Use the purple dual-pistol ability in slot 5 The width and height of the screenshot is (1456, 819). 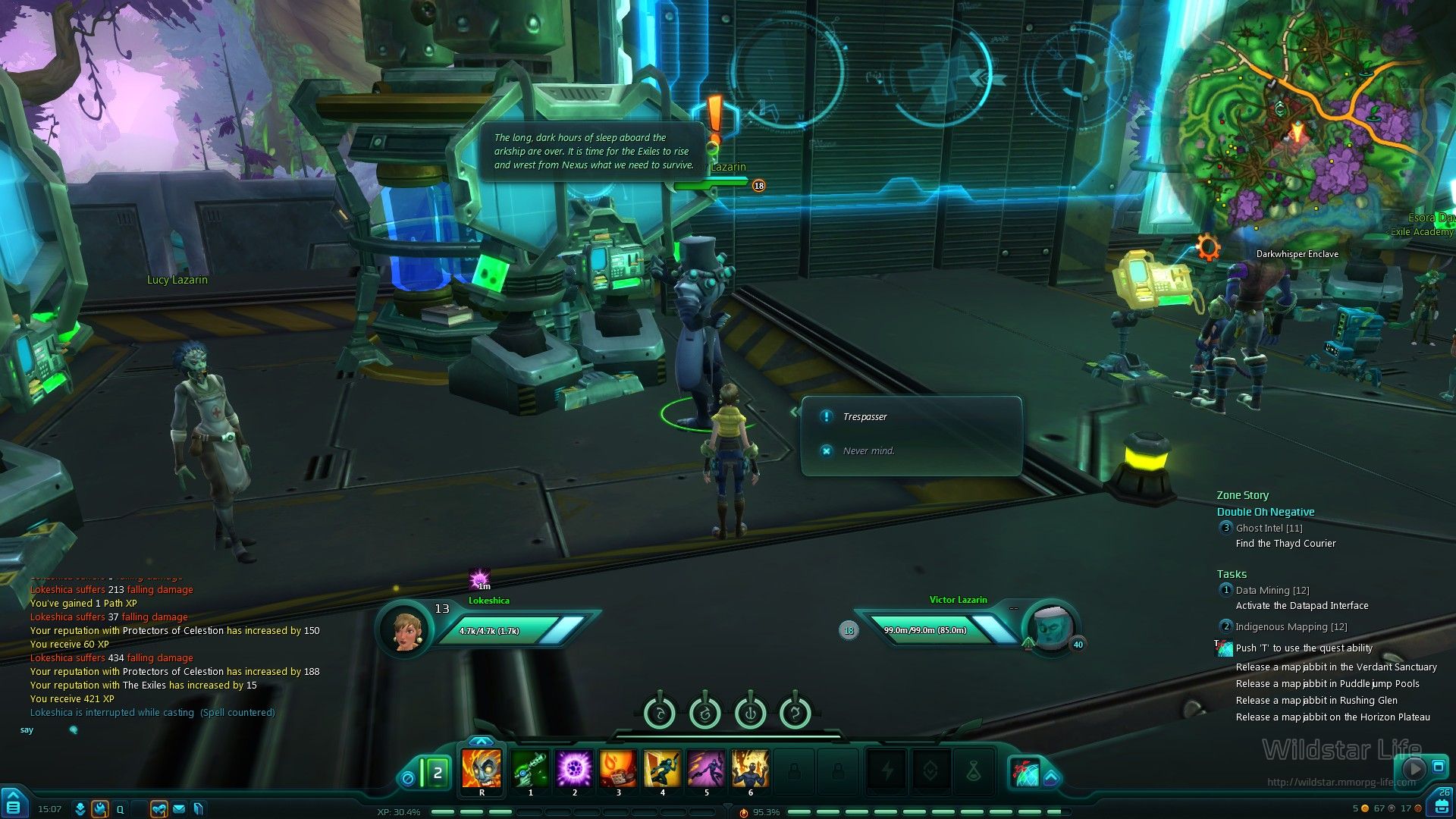click(x=707, y=769)
